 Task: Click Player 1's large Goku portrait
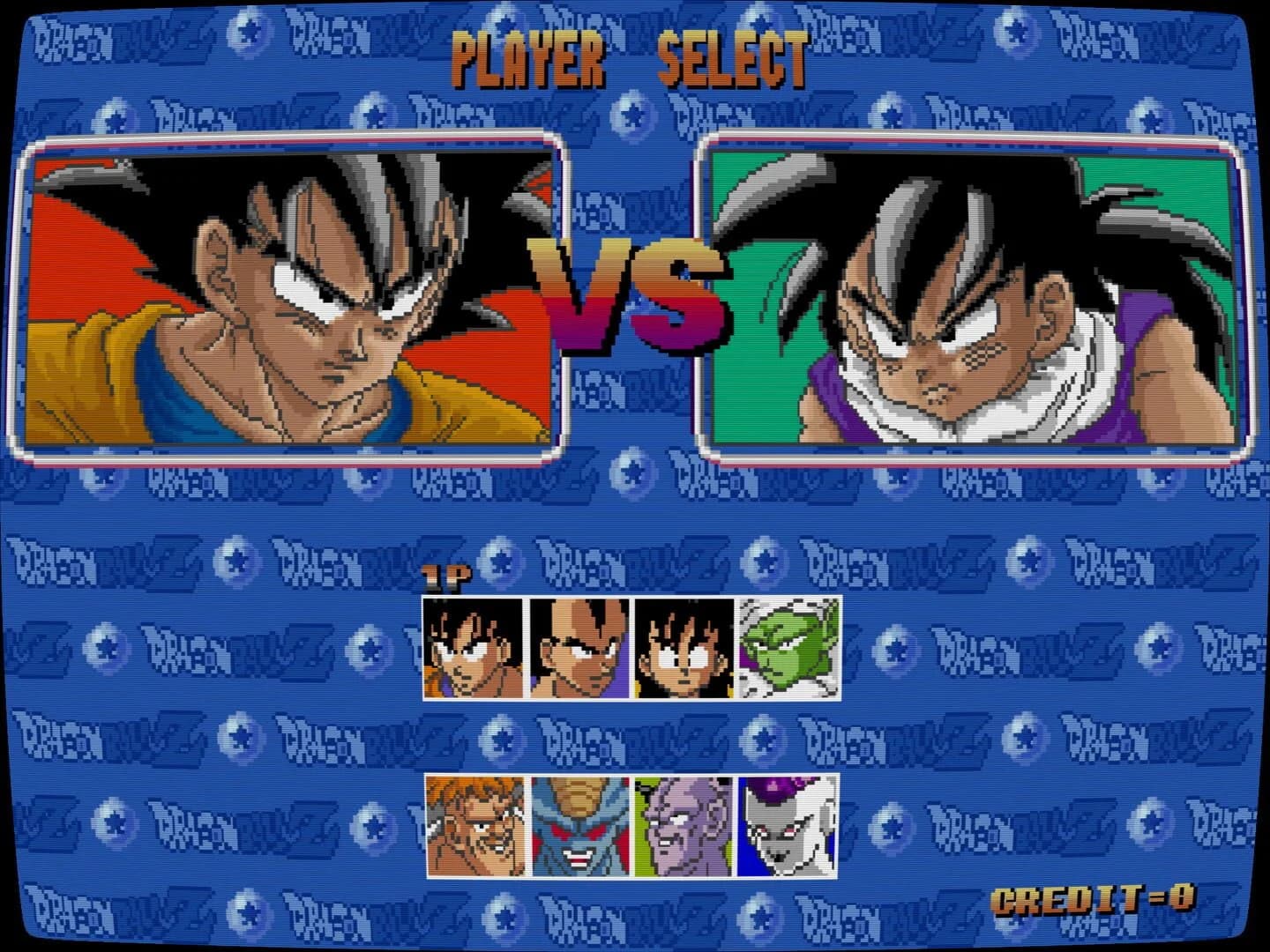point(291,295)
